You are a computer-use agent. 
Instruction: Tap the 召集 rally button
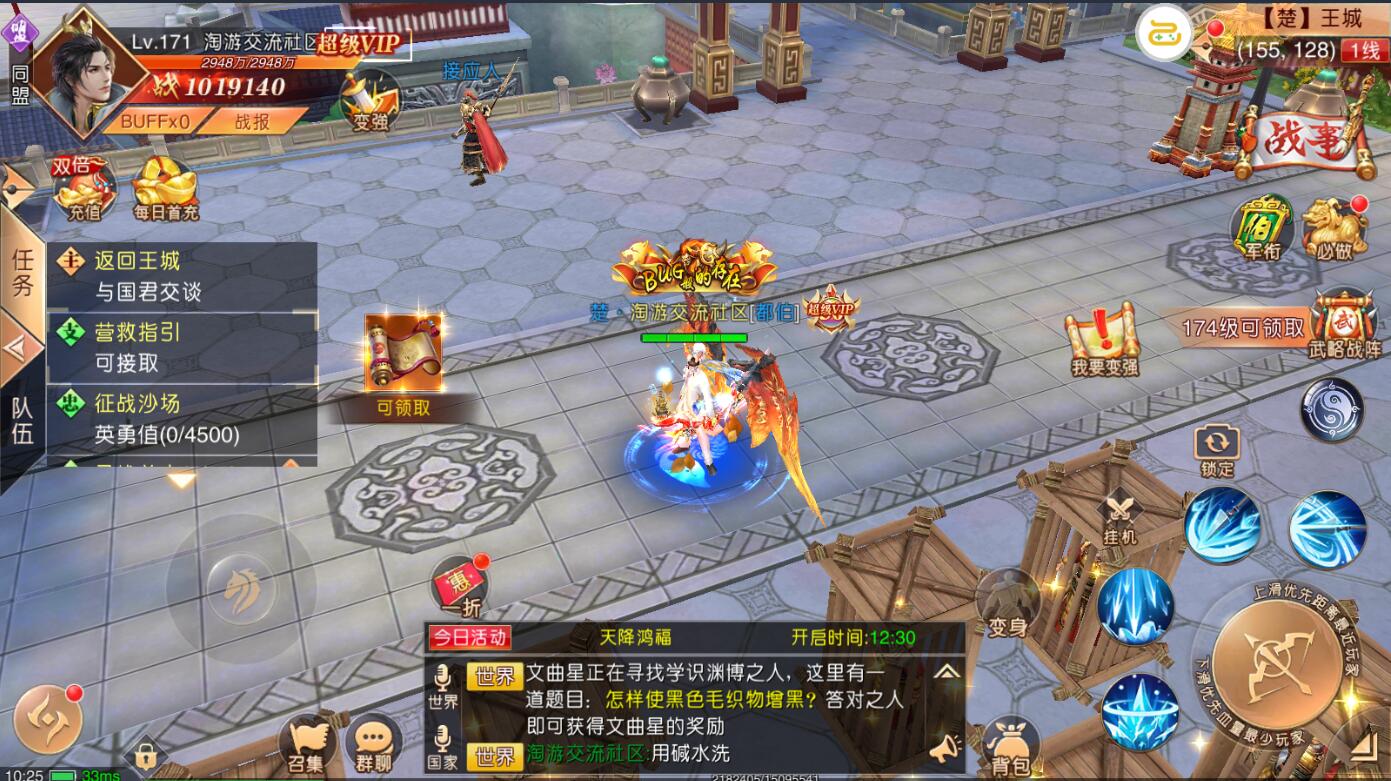[x=307, y=746]
